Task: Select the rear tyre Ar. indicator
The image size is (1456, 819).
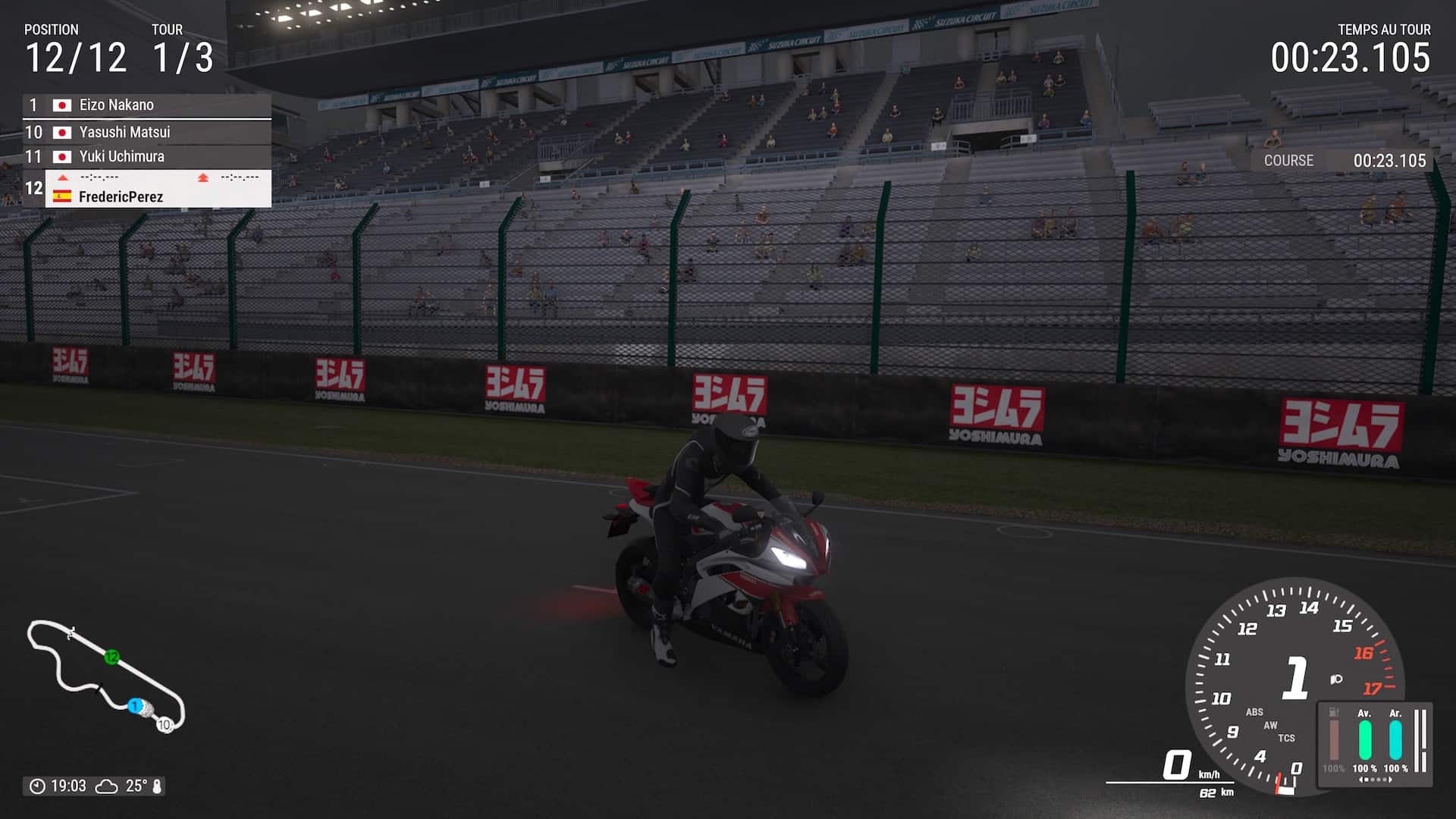Action: (1395, 739)
